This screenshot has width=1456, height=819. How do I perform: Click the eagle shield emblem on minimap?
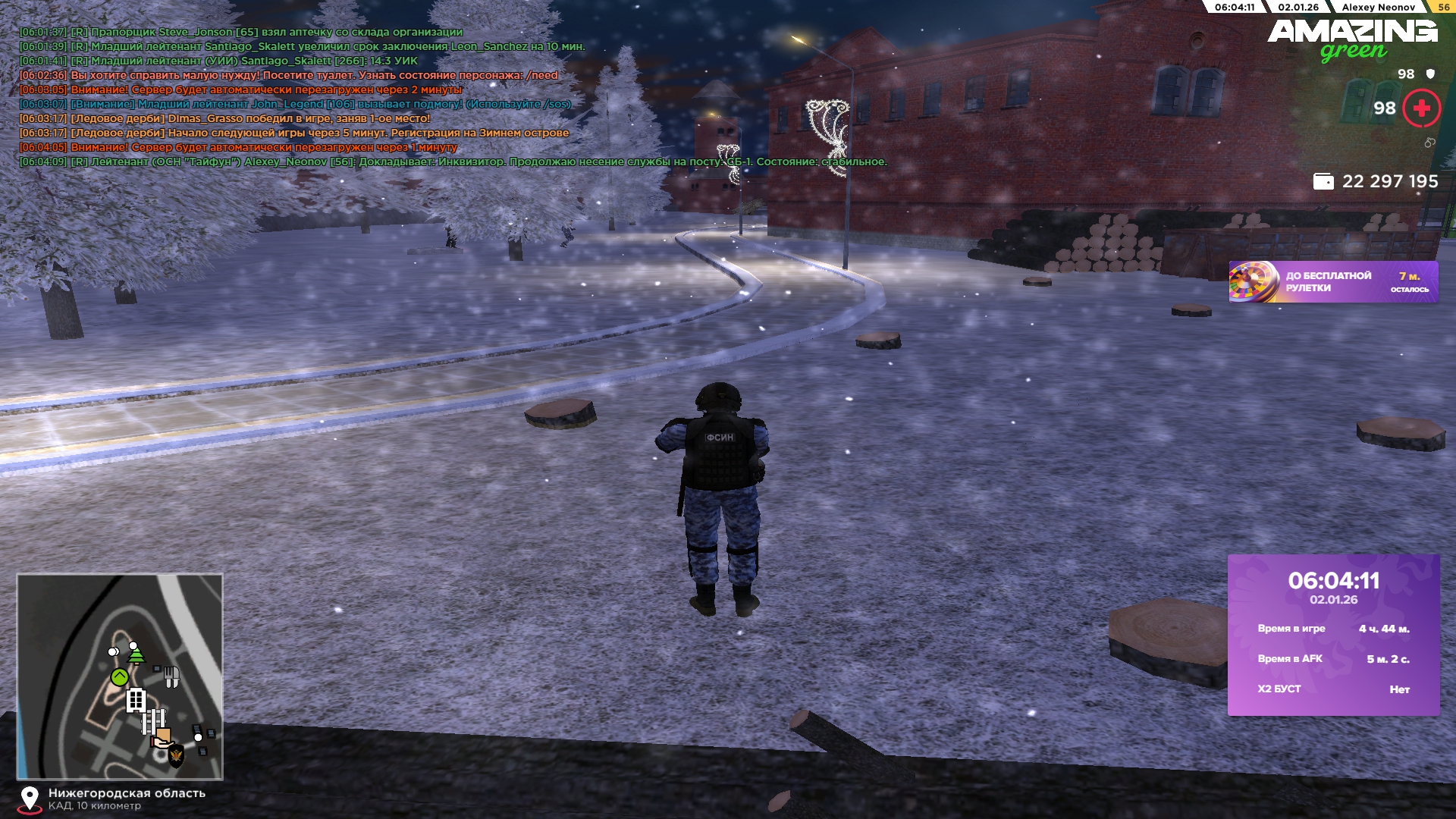pos(176,755)
